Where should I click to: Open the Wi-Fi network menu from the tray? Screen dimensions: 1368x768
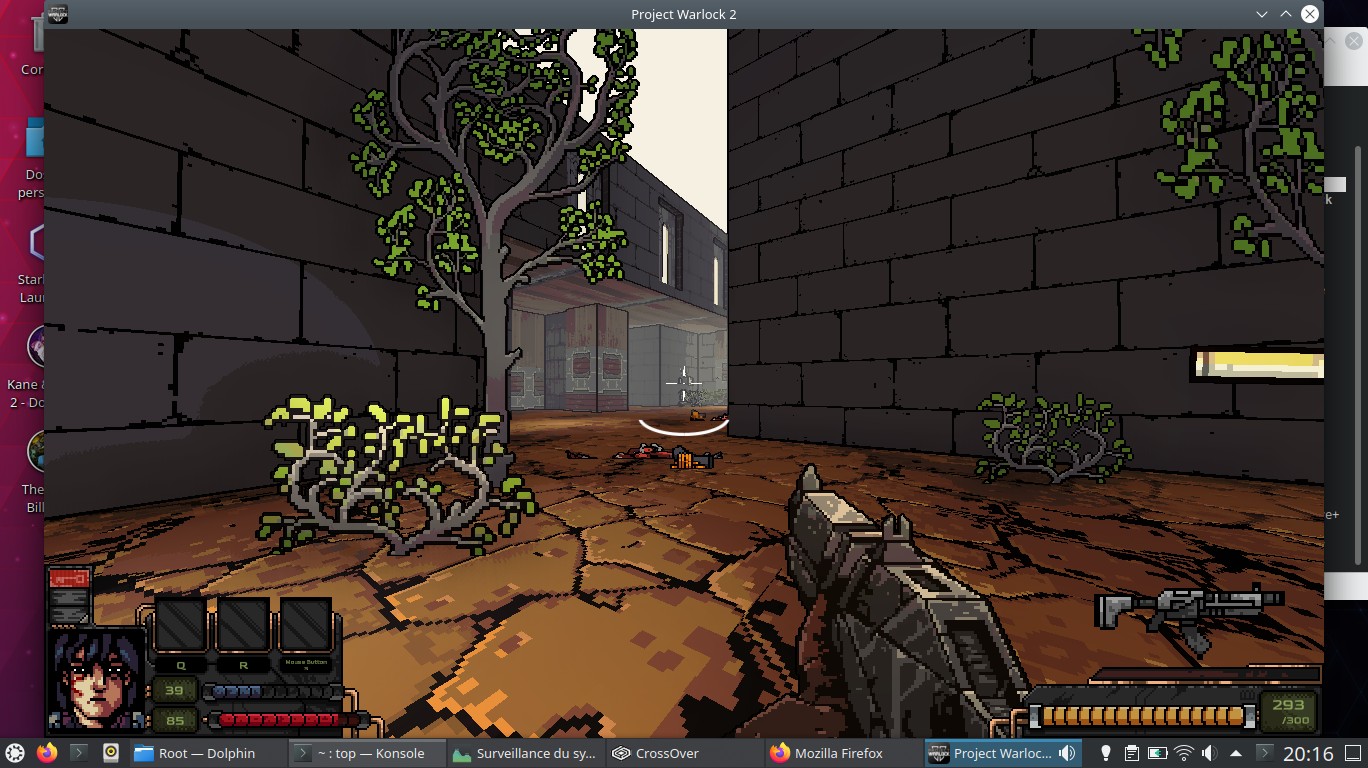point(1184,753)
